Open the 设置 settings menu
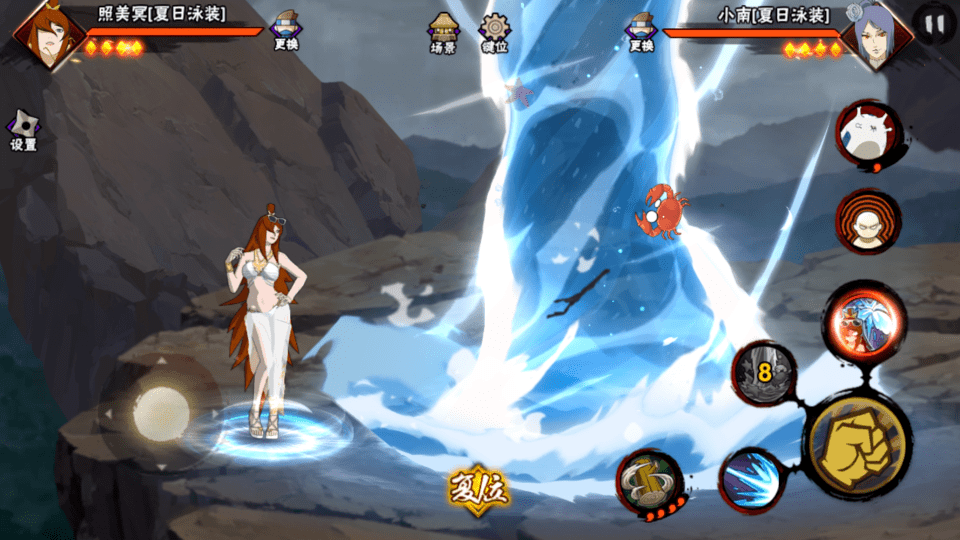960x540 pixels. (23, 130)
